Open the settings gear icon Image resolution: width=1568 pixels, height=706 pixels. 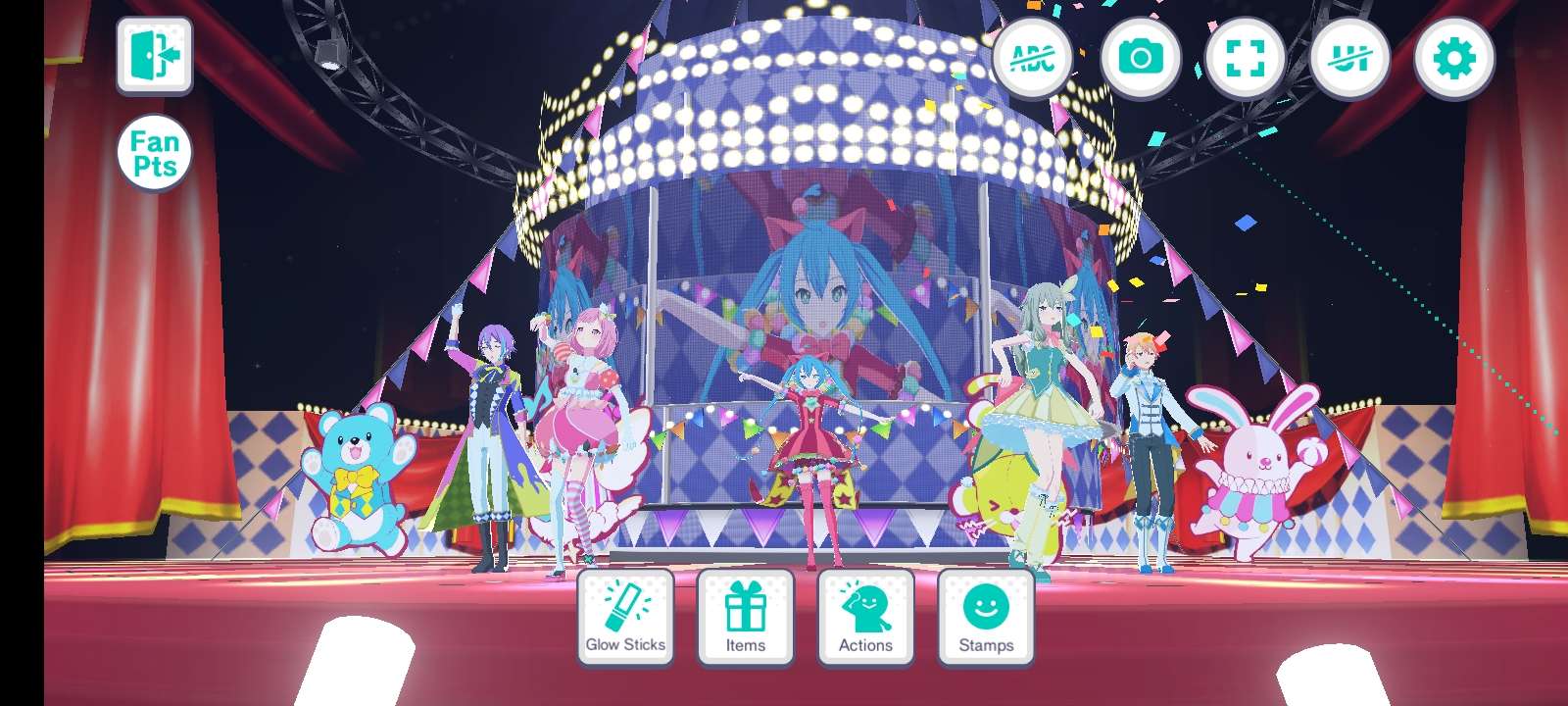click(x=1457, y=59)
